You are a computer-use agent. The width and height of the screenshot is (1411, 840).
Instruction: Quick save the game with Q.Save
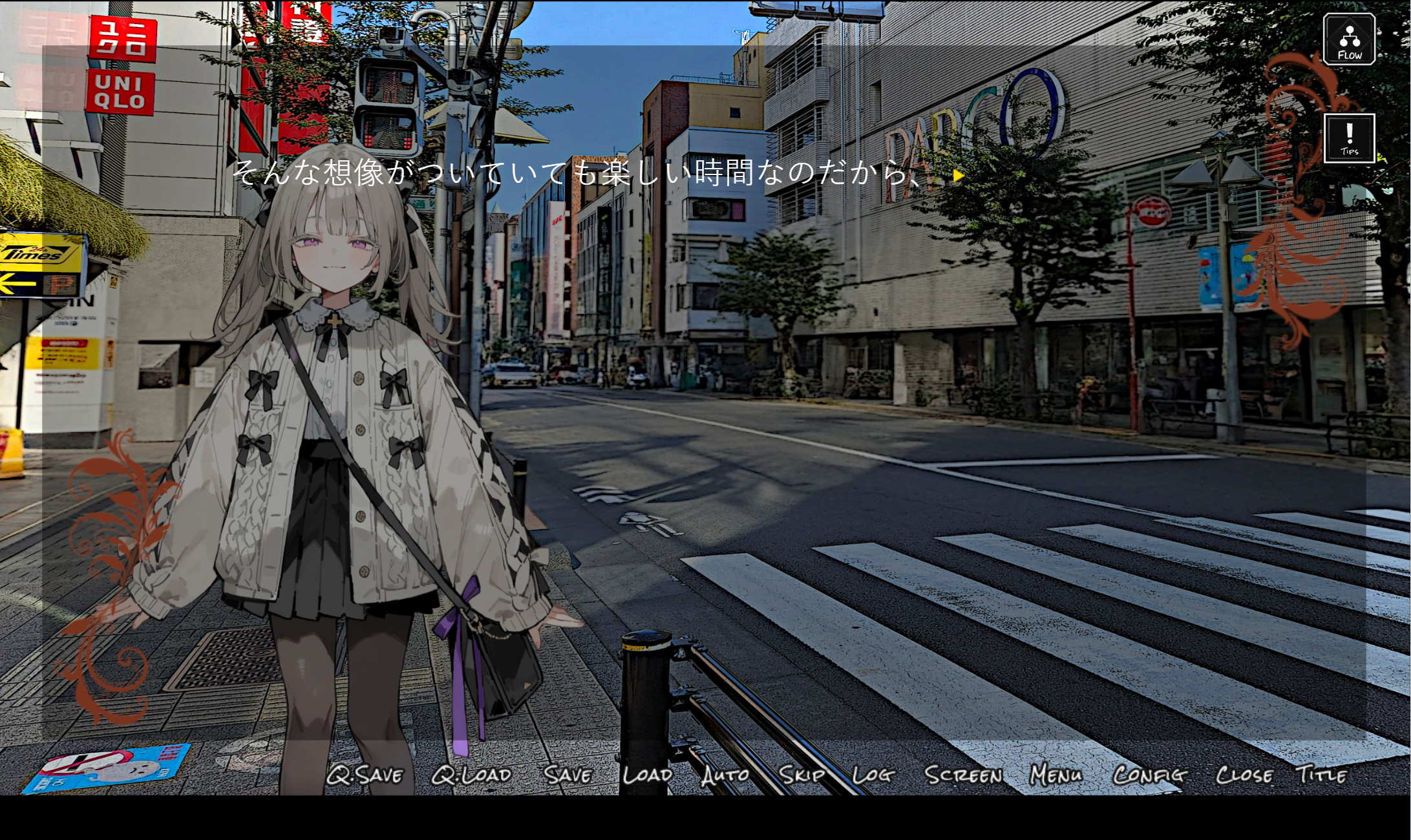366,773
